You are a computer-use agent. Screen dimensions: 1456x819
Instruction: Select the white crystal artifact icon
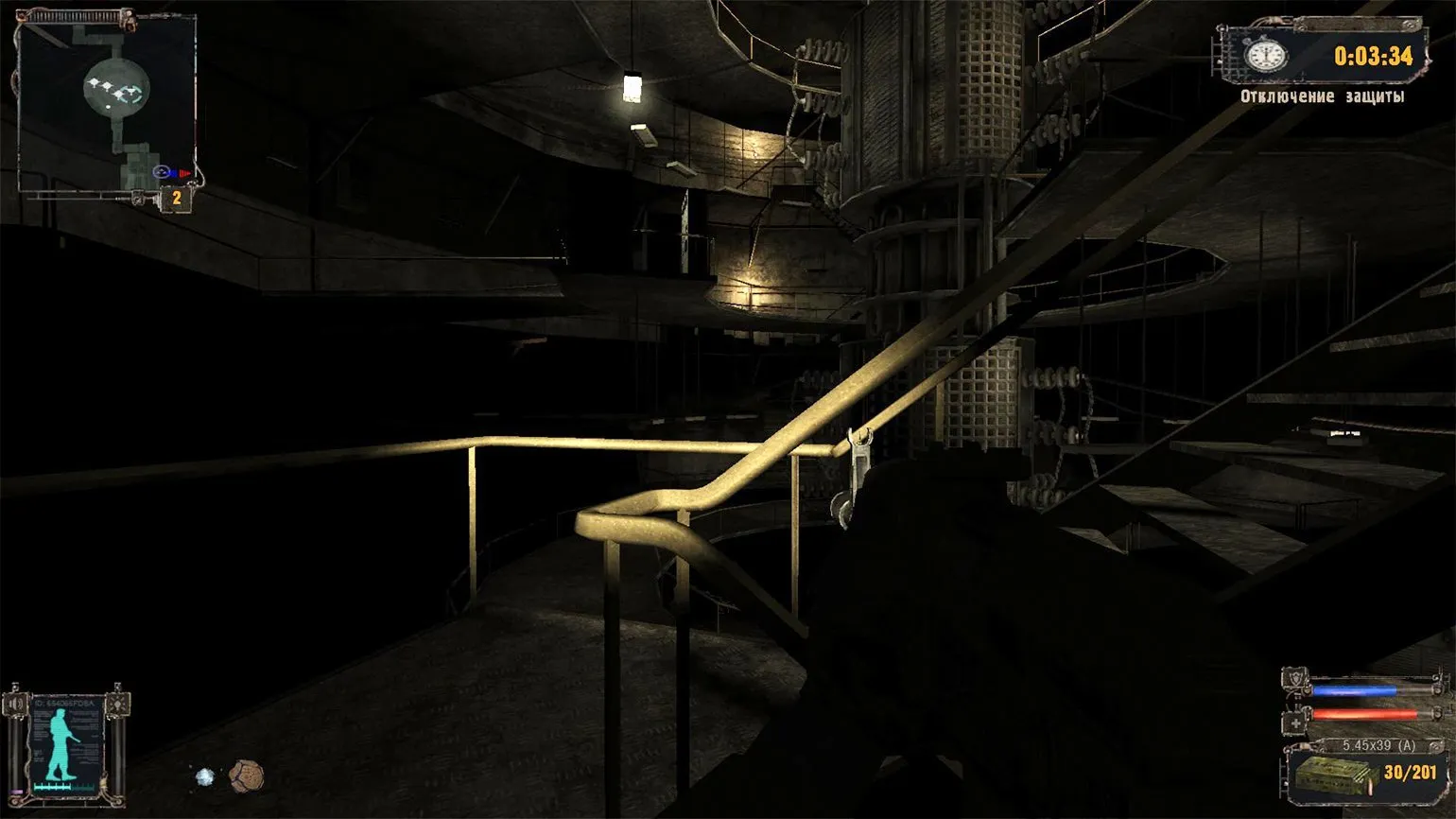point(205,777)
